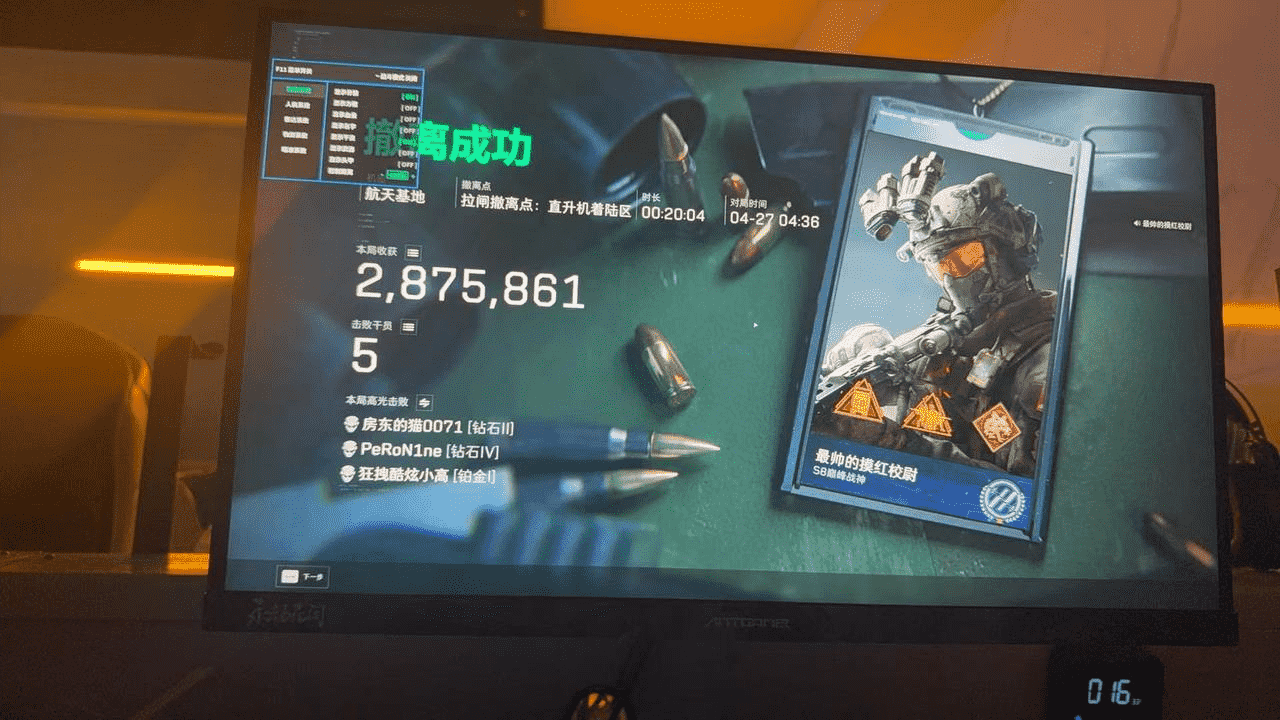
Task: Select the green highlighted overlay menu category
Action: (x=297, y=91)
